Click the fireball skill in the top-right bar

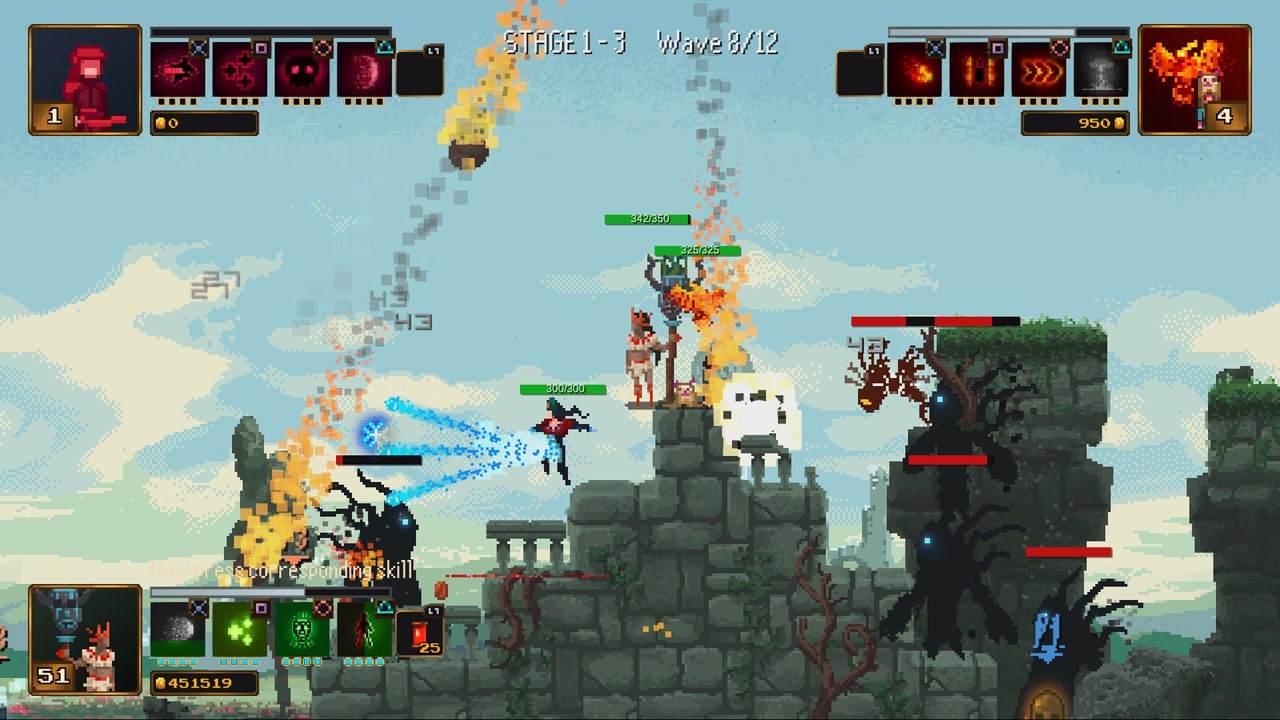(915, 72)
